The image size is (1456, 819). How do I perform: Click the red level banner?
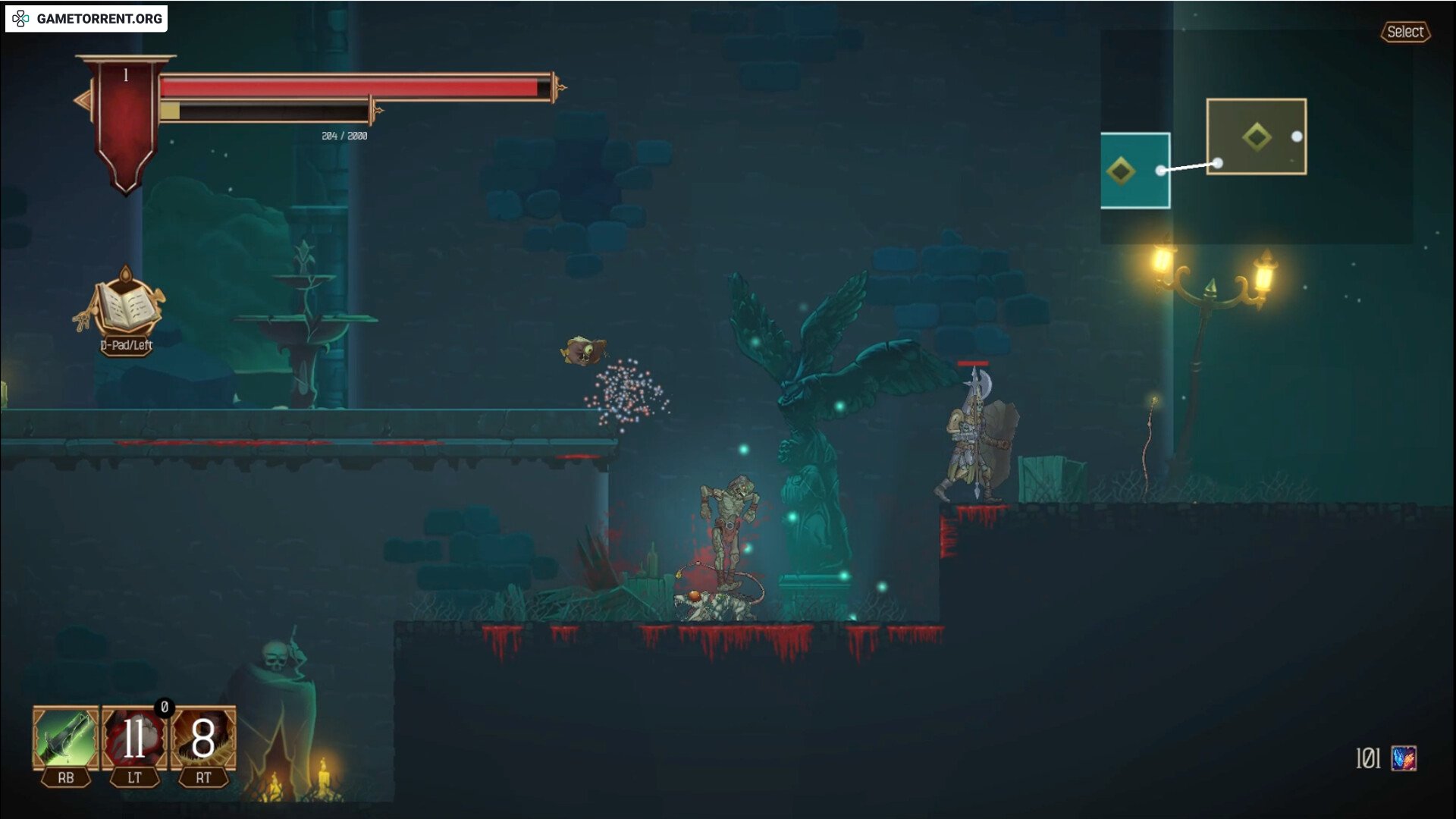126,121
